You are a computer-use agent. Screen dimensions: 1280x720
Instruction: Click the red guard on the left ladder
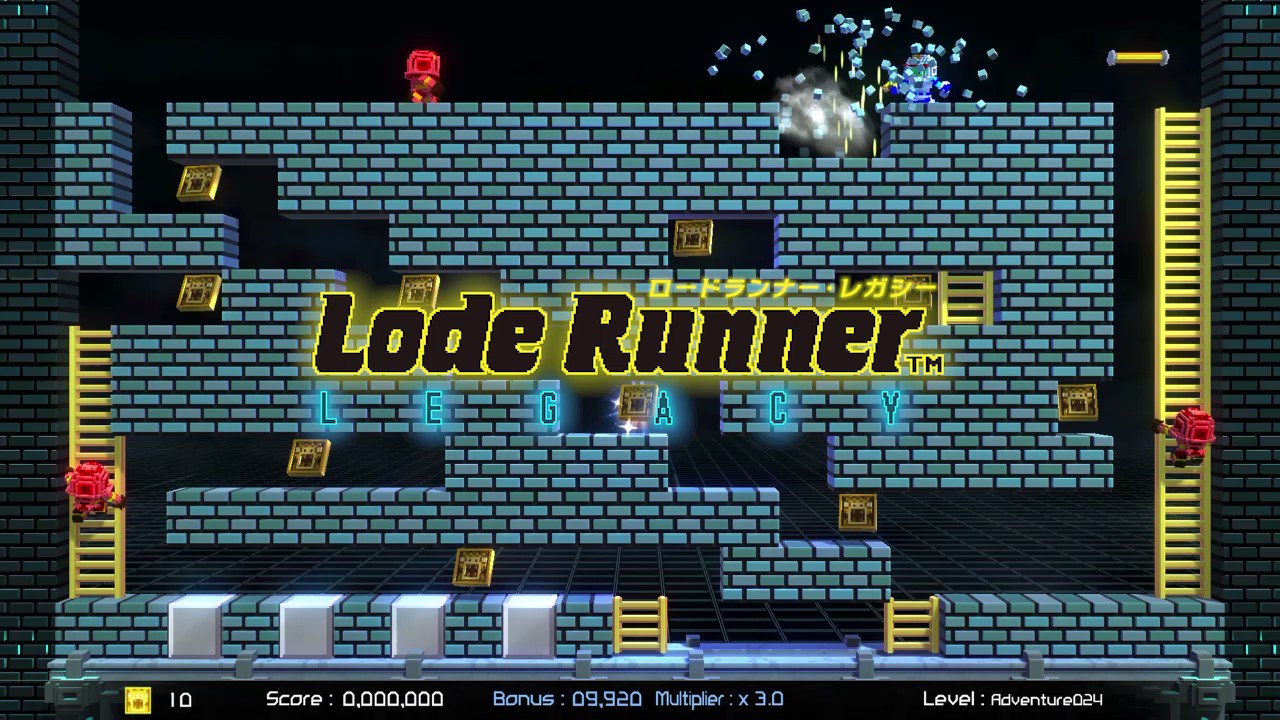[x=93, y=487]
